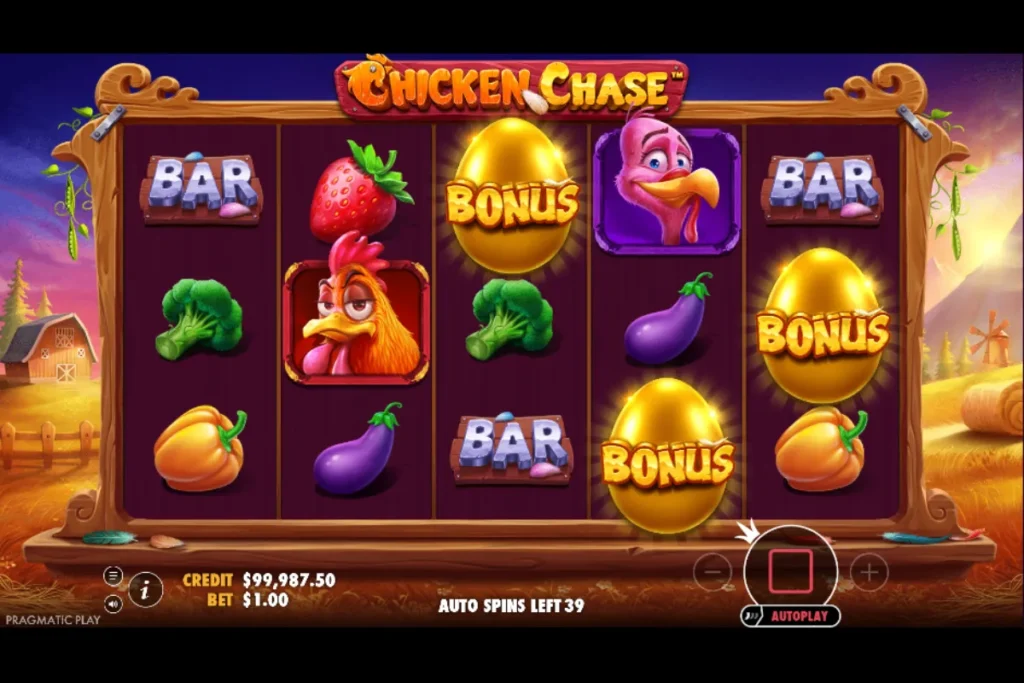Decrease the bet with the minus button
Viewport: 1024px width, 683px height.
712,572
